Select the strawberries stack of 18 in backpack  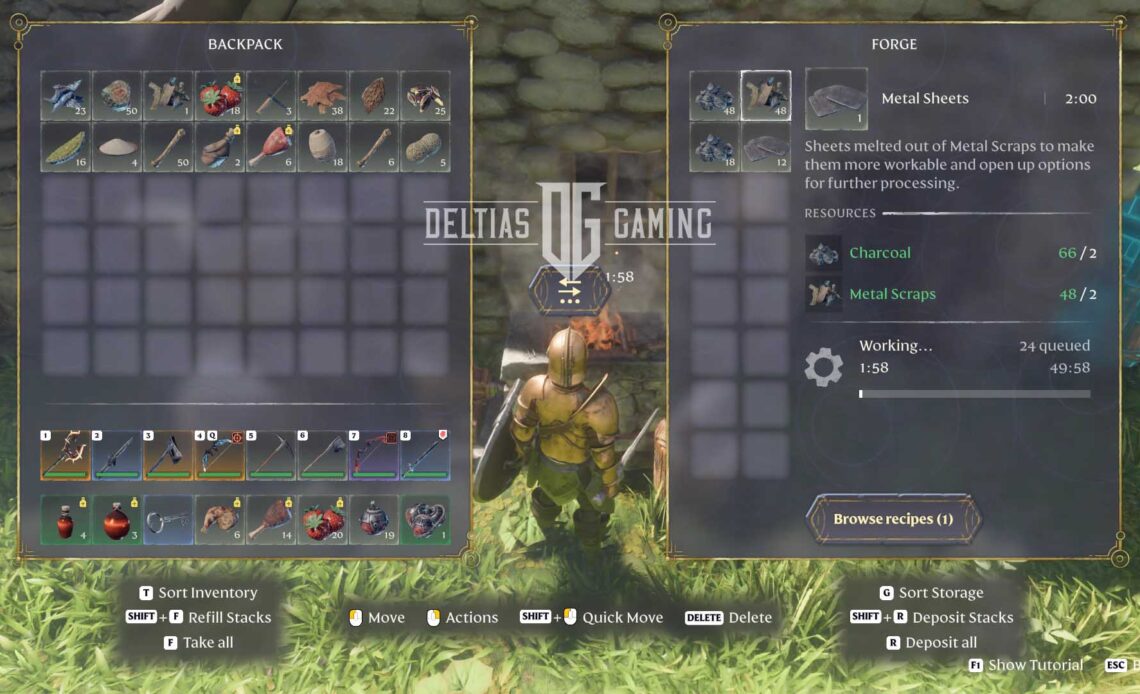click(x=220, y=95)
